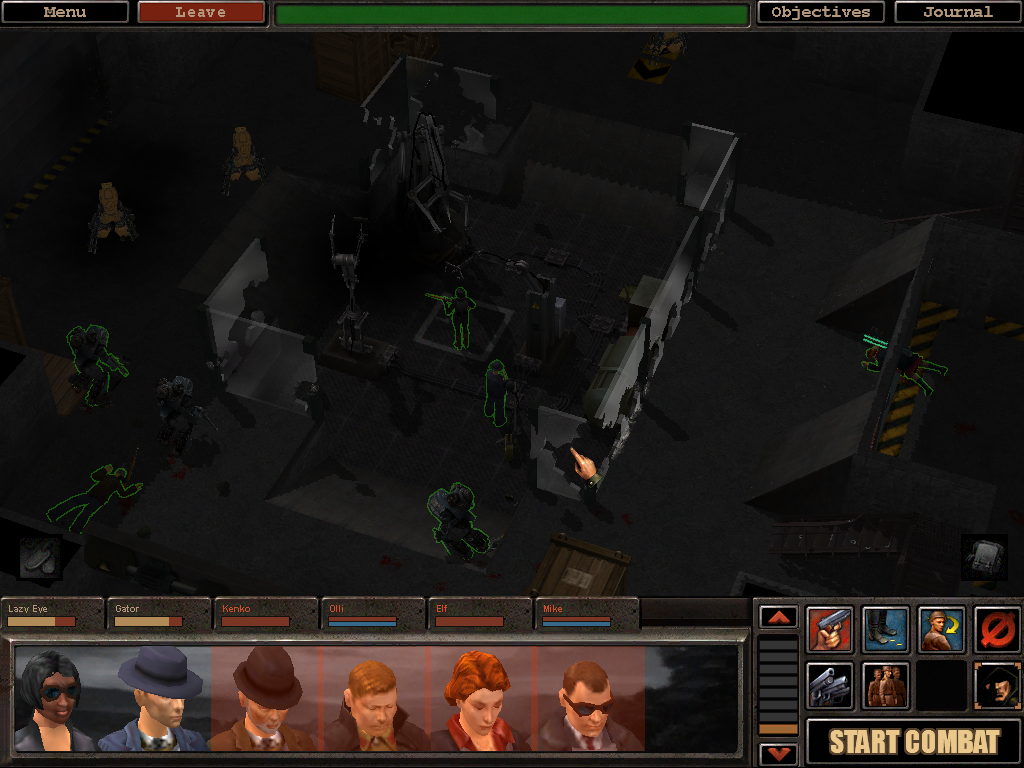Choose the boots movement icon
The width and height of the screenshot is (1024, 768).
pos(886,630)
